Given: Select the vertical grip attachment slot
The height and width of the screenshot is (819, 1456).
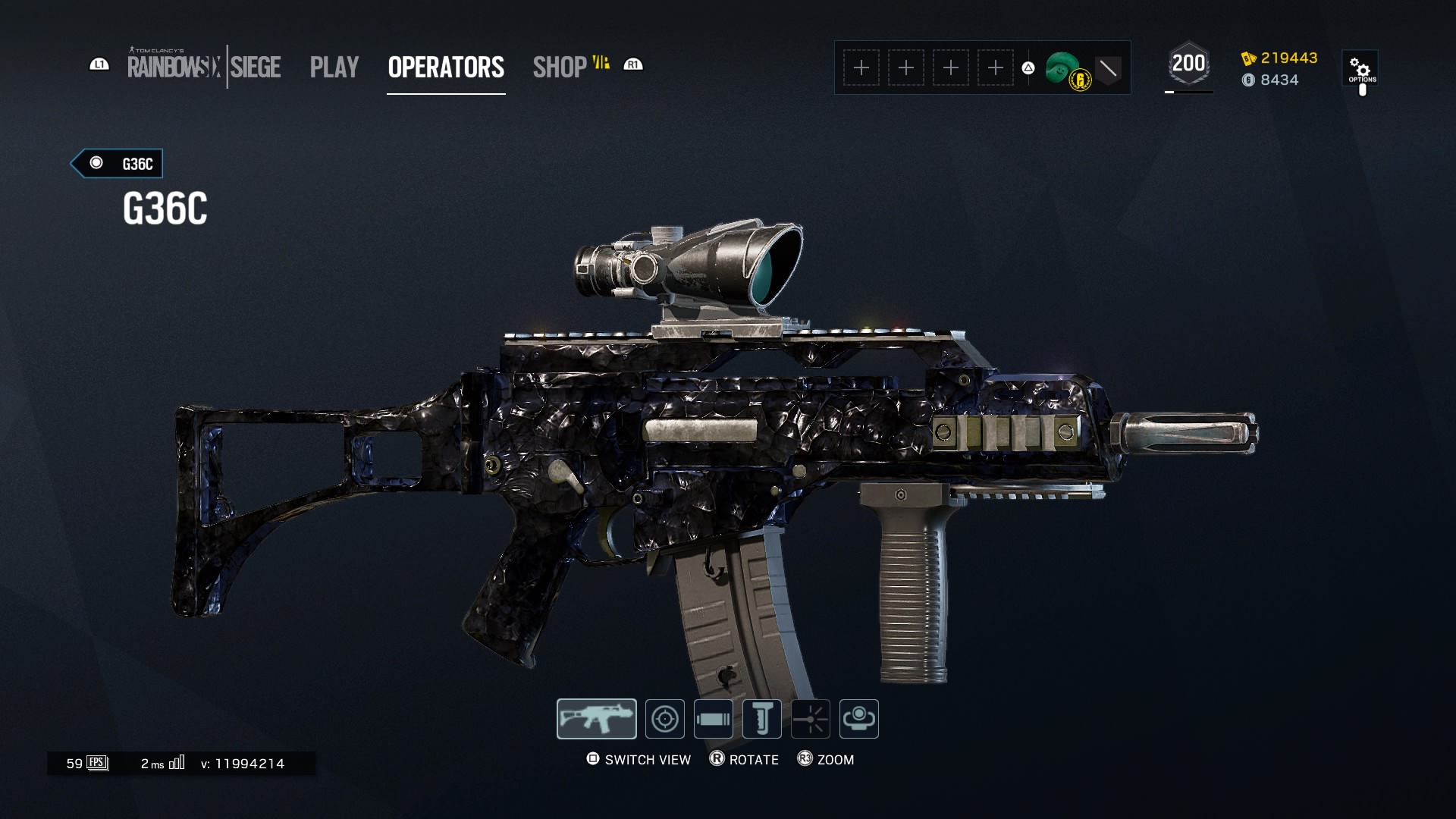Looking at the screenshot, I should point(762,719).
